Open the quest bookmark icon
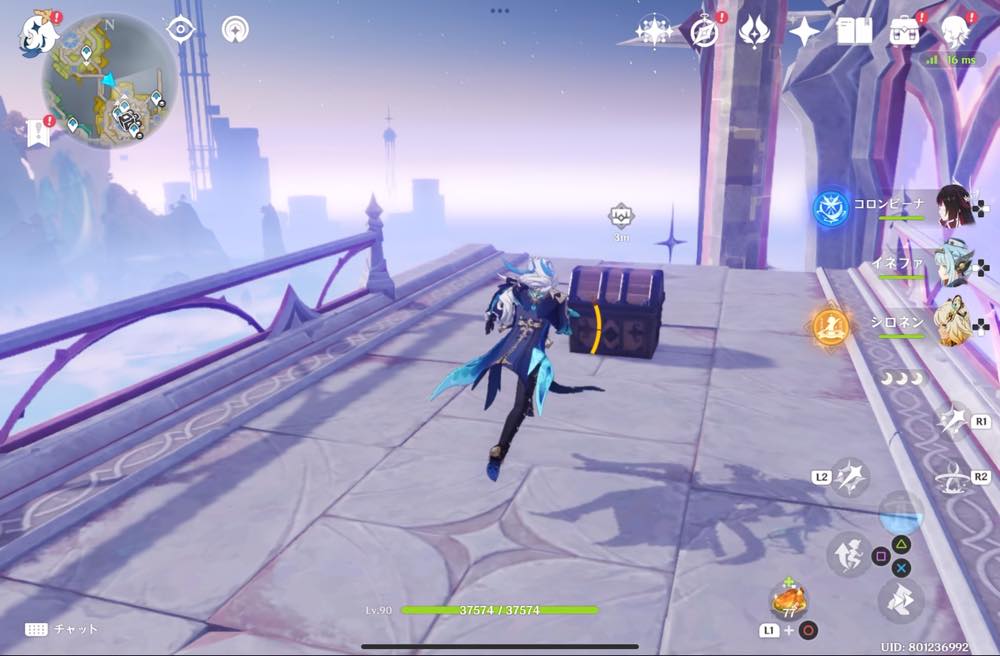 (39, 132)
